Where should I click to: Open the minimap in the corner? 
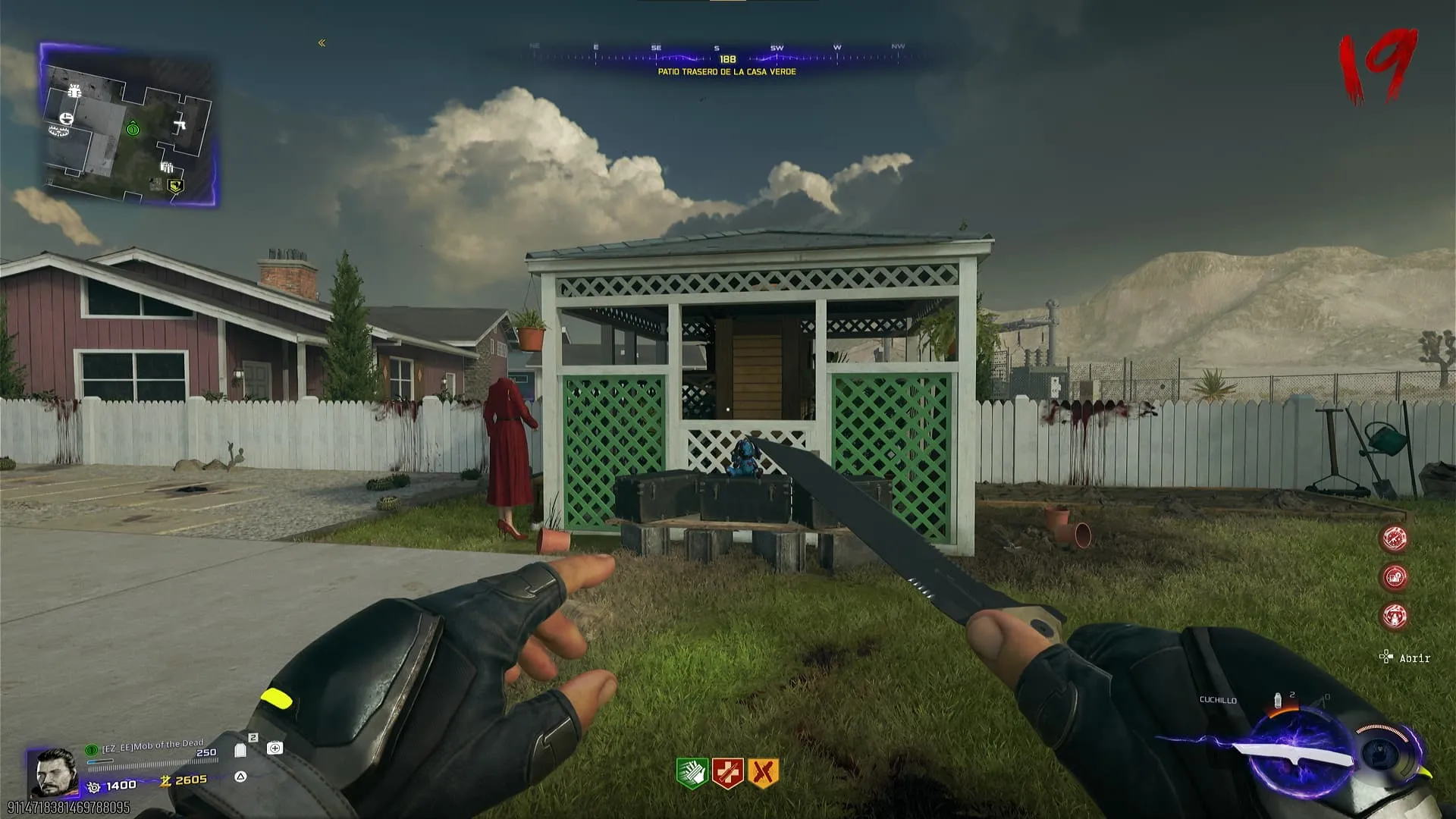point(127,125)
